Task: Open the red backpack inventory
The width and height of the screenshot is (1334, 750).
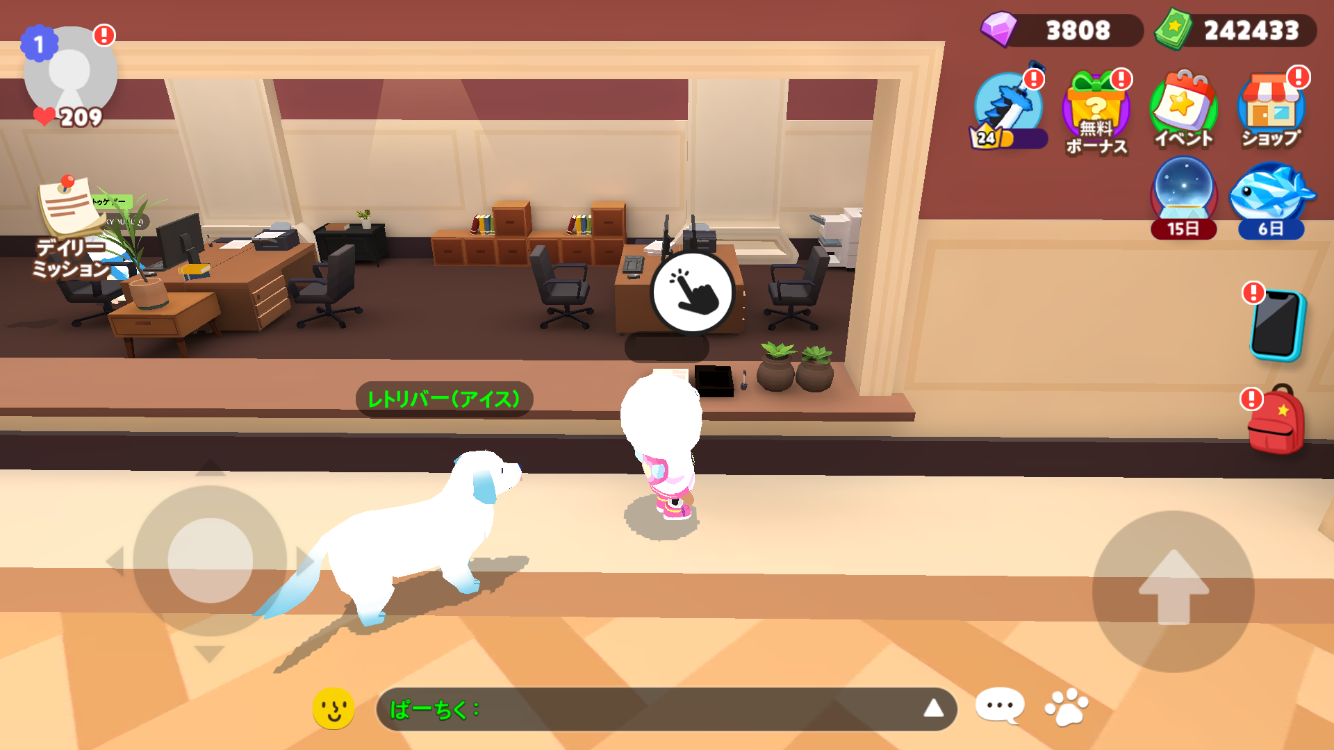Action: click(1277, 421)
